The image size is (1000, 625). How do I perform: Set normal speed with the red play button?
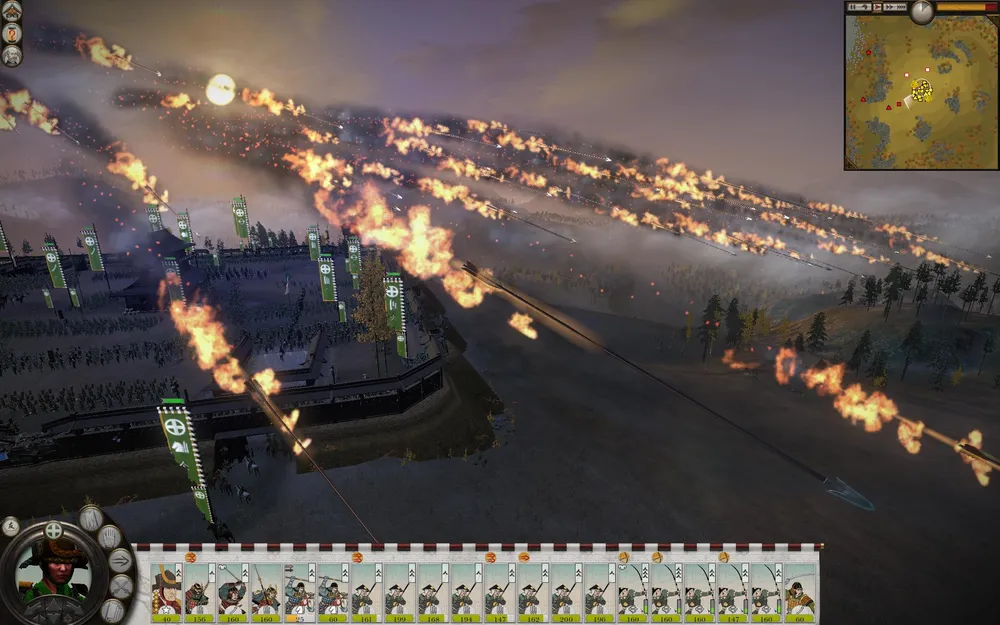[x=878, y=7]
